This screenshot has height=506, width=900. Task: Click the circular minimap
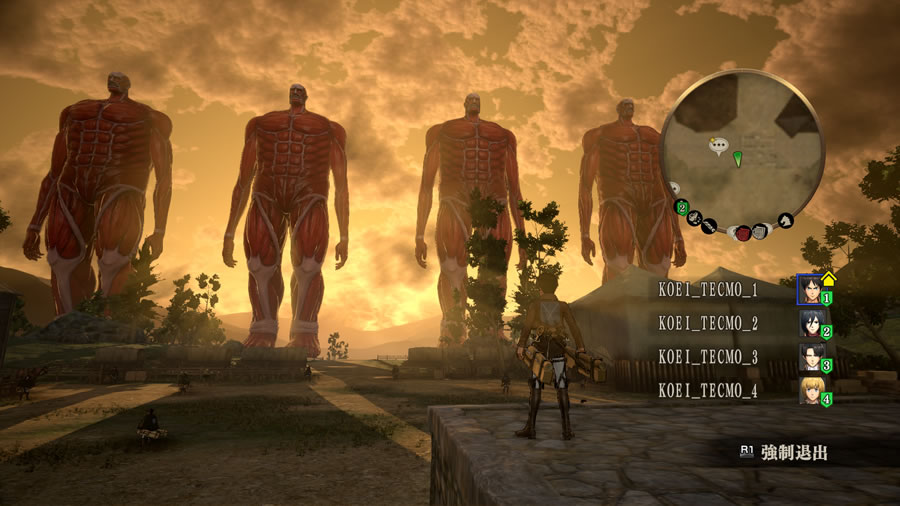742,150
